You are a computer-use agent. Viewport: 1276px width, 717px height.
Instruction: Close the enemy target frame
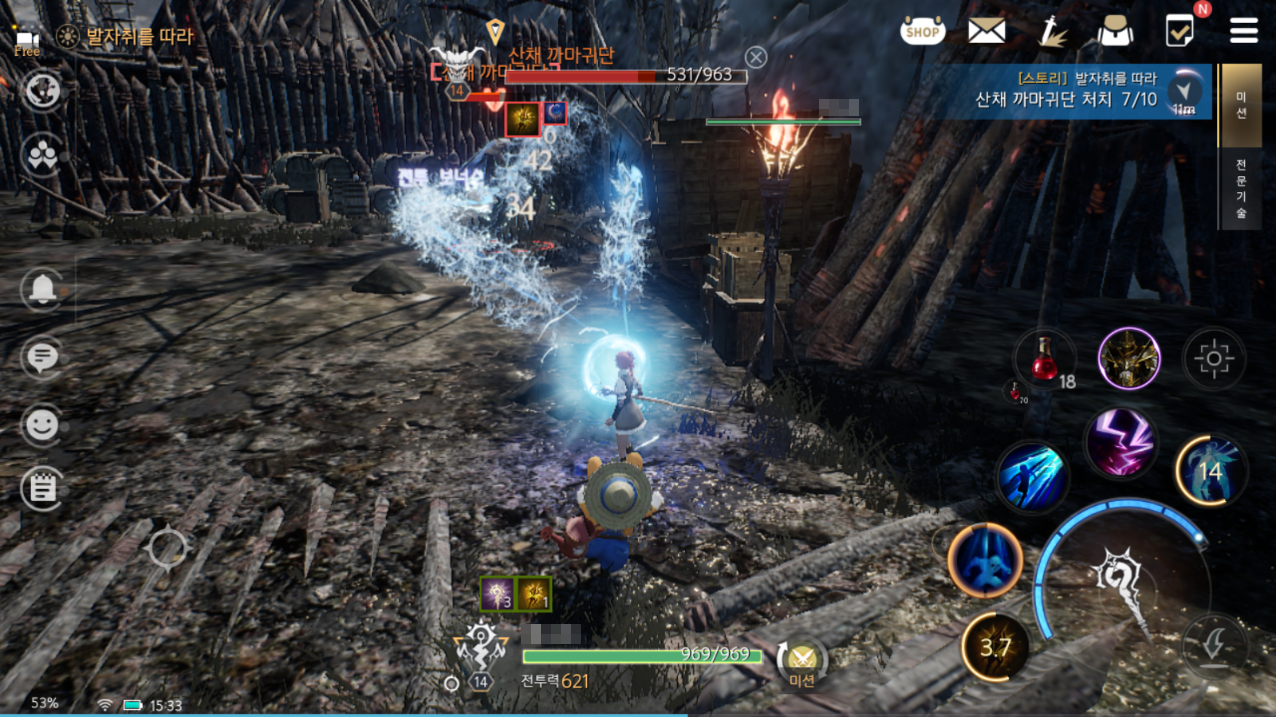pos(756,57)
